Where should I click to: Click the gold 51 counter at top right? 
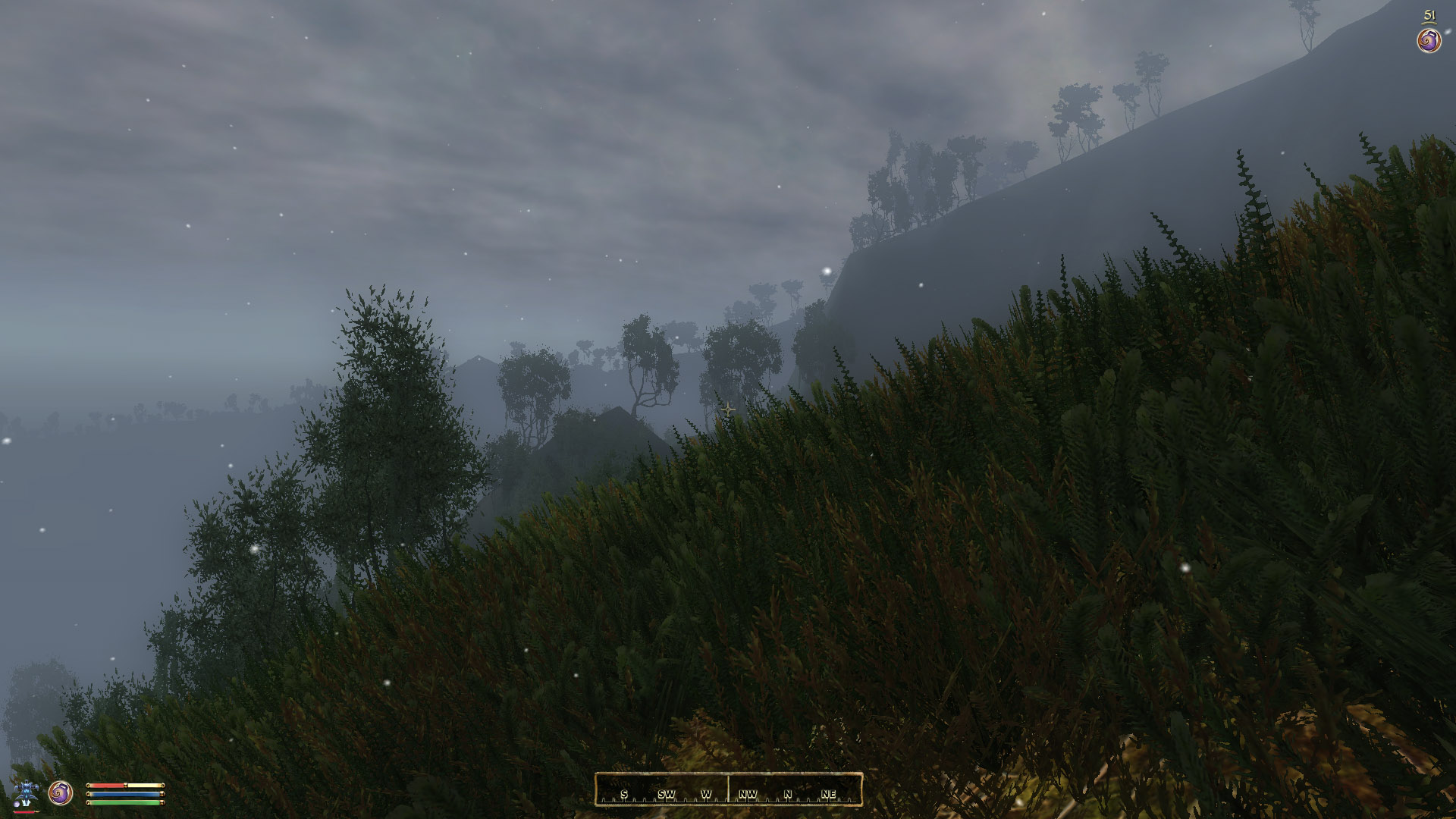pyautogui.click(x=1429, y=14)
